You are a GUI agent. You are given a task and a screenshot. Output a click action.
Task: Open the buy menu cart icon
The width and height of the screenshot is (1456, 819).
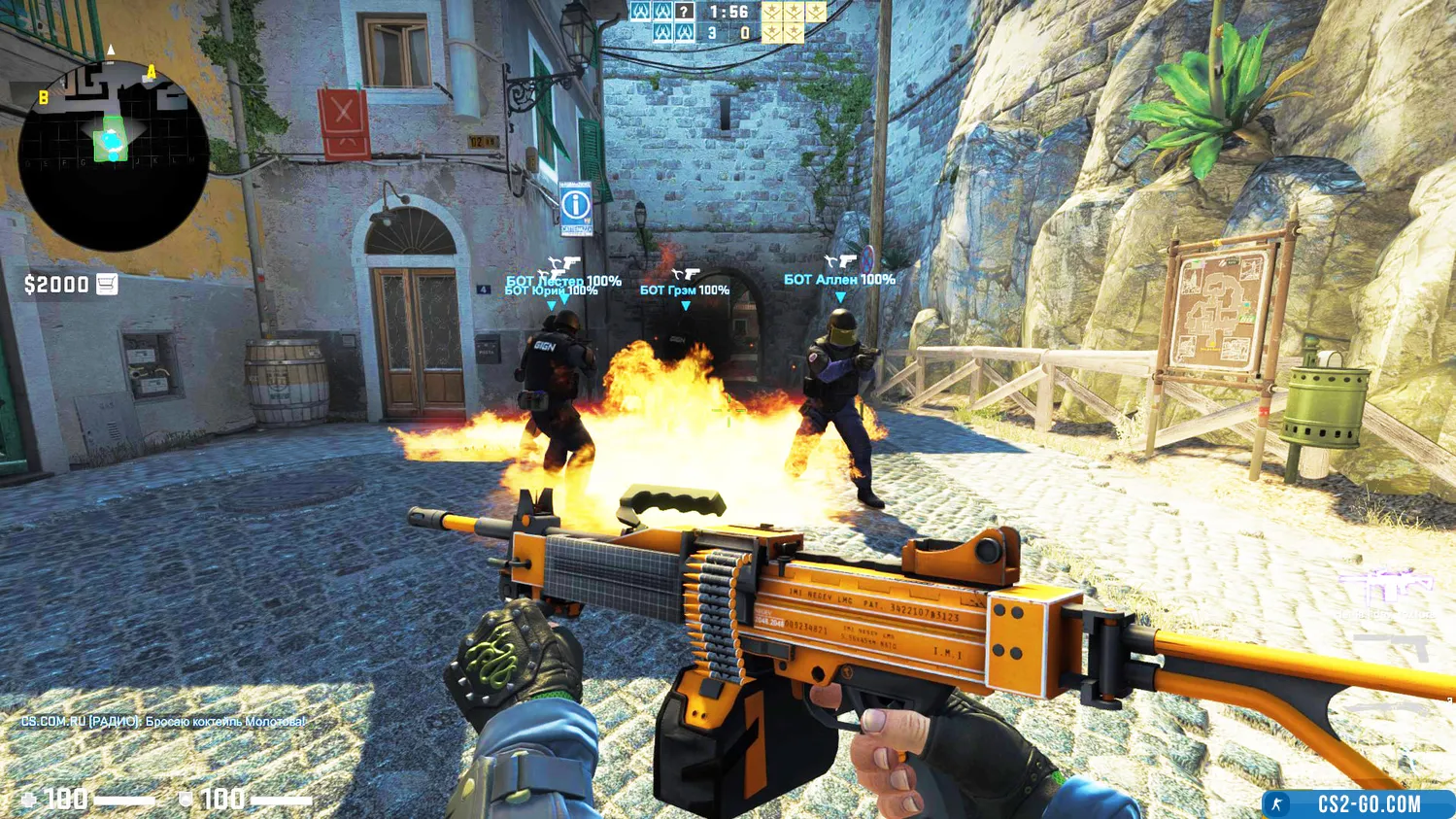[107, 284]
